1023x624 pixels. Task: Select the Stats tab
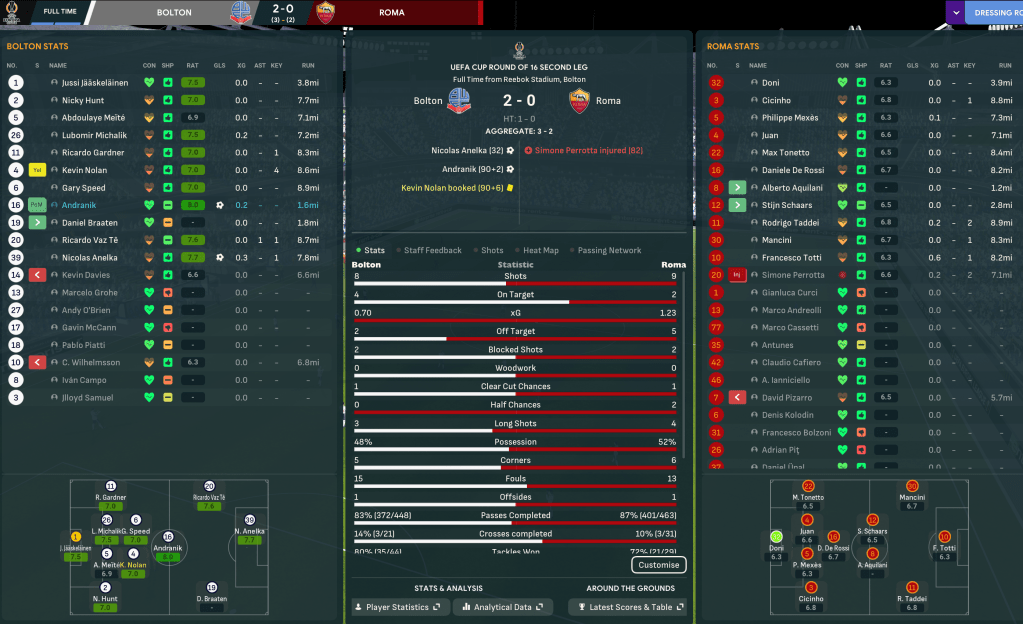(374, 250)
